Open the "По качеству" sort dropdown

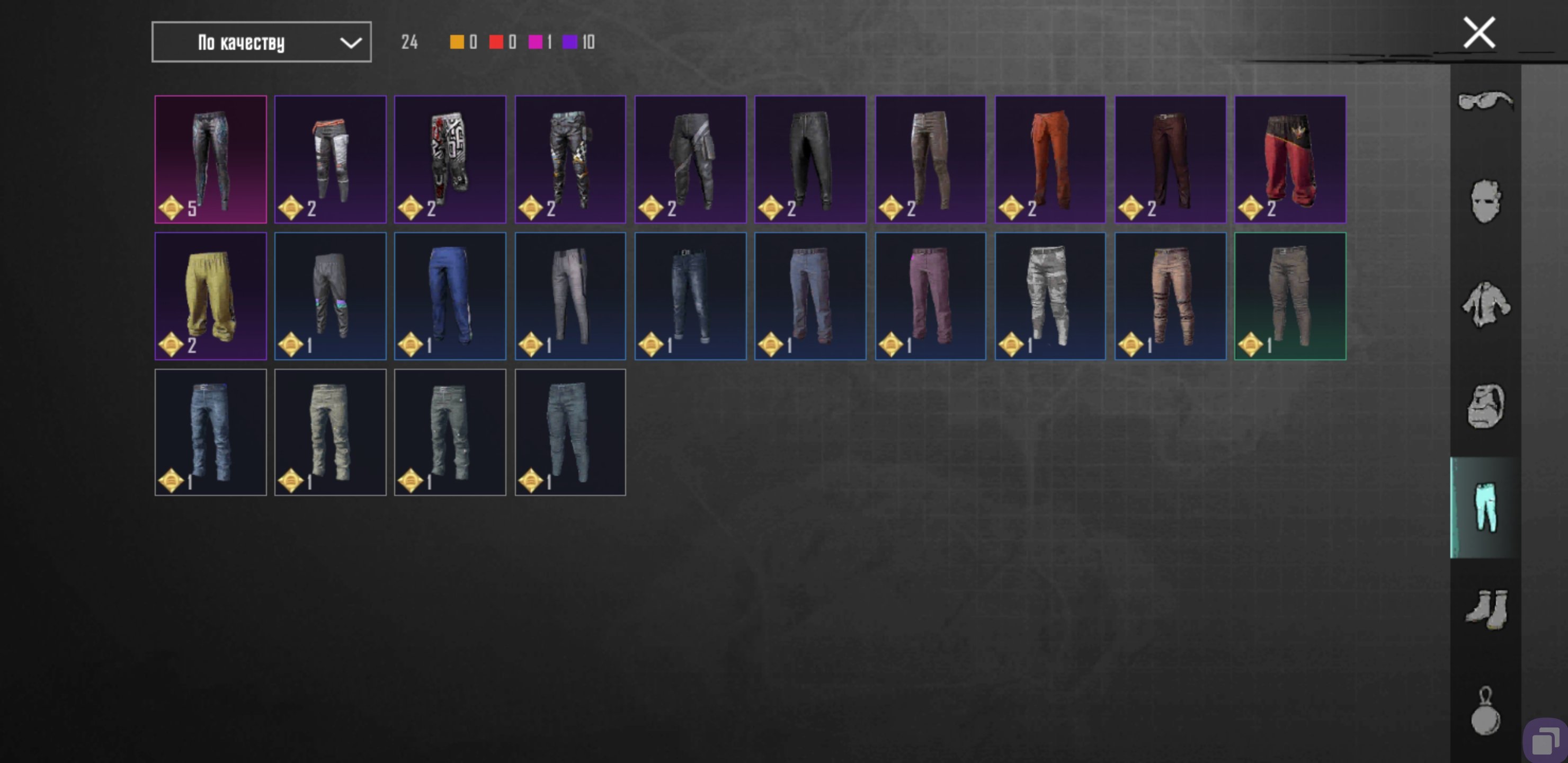261,42
